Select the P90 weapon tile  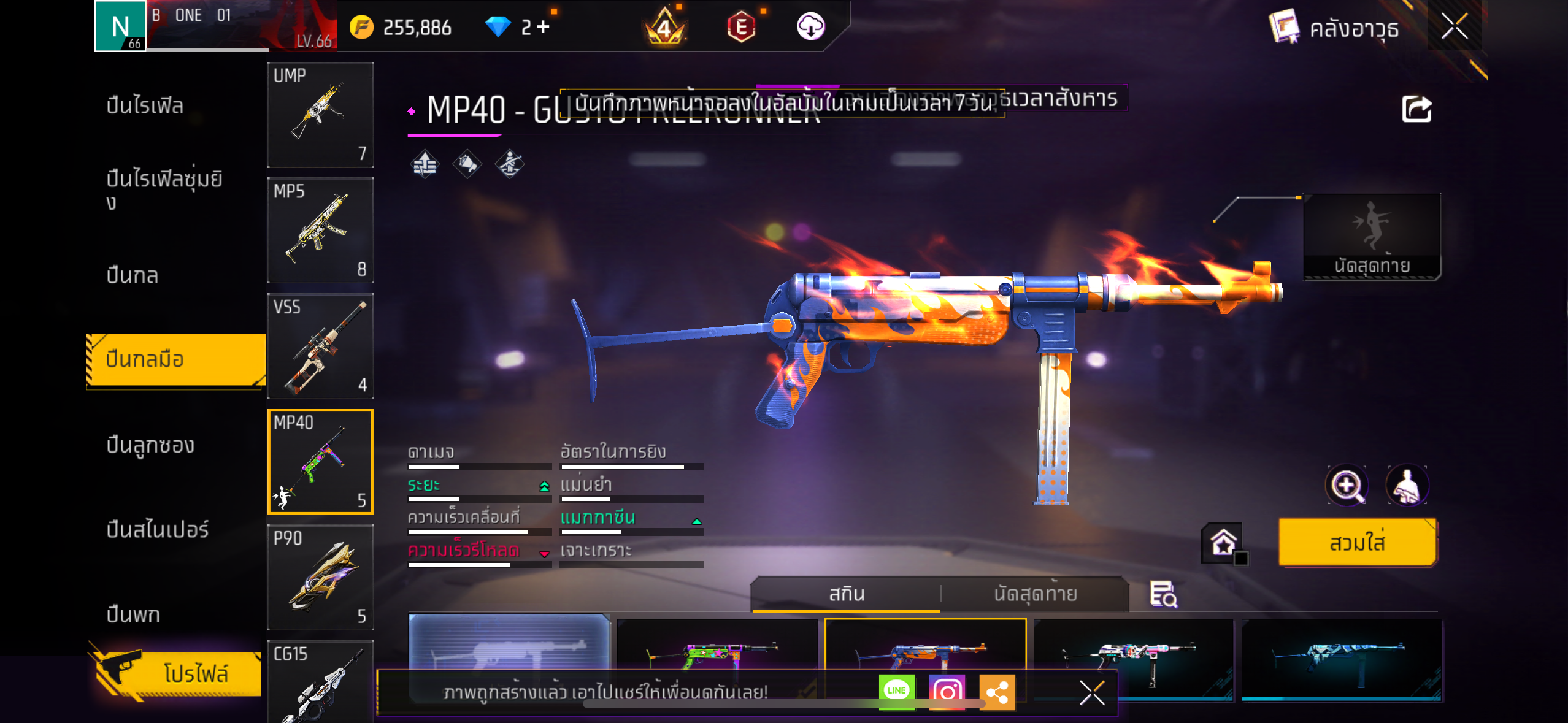[320, 578]
